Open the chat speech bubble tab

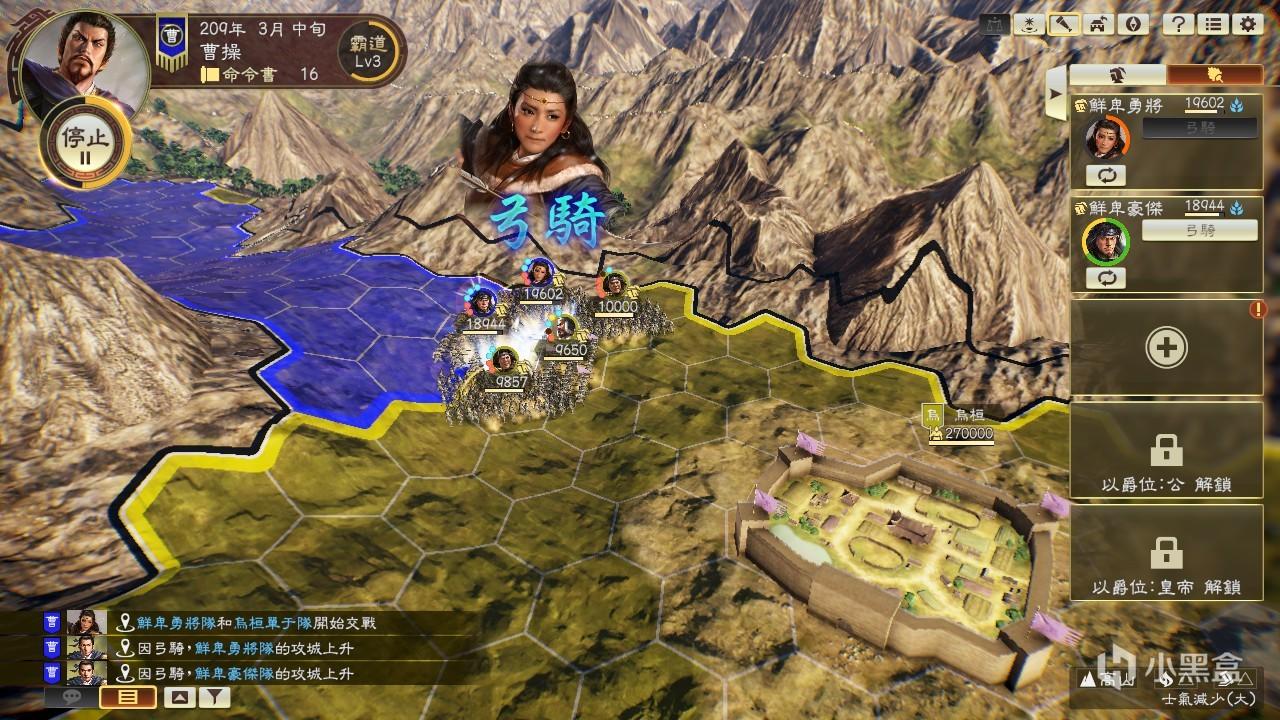coord(71,697)
